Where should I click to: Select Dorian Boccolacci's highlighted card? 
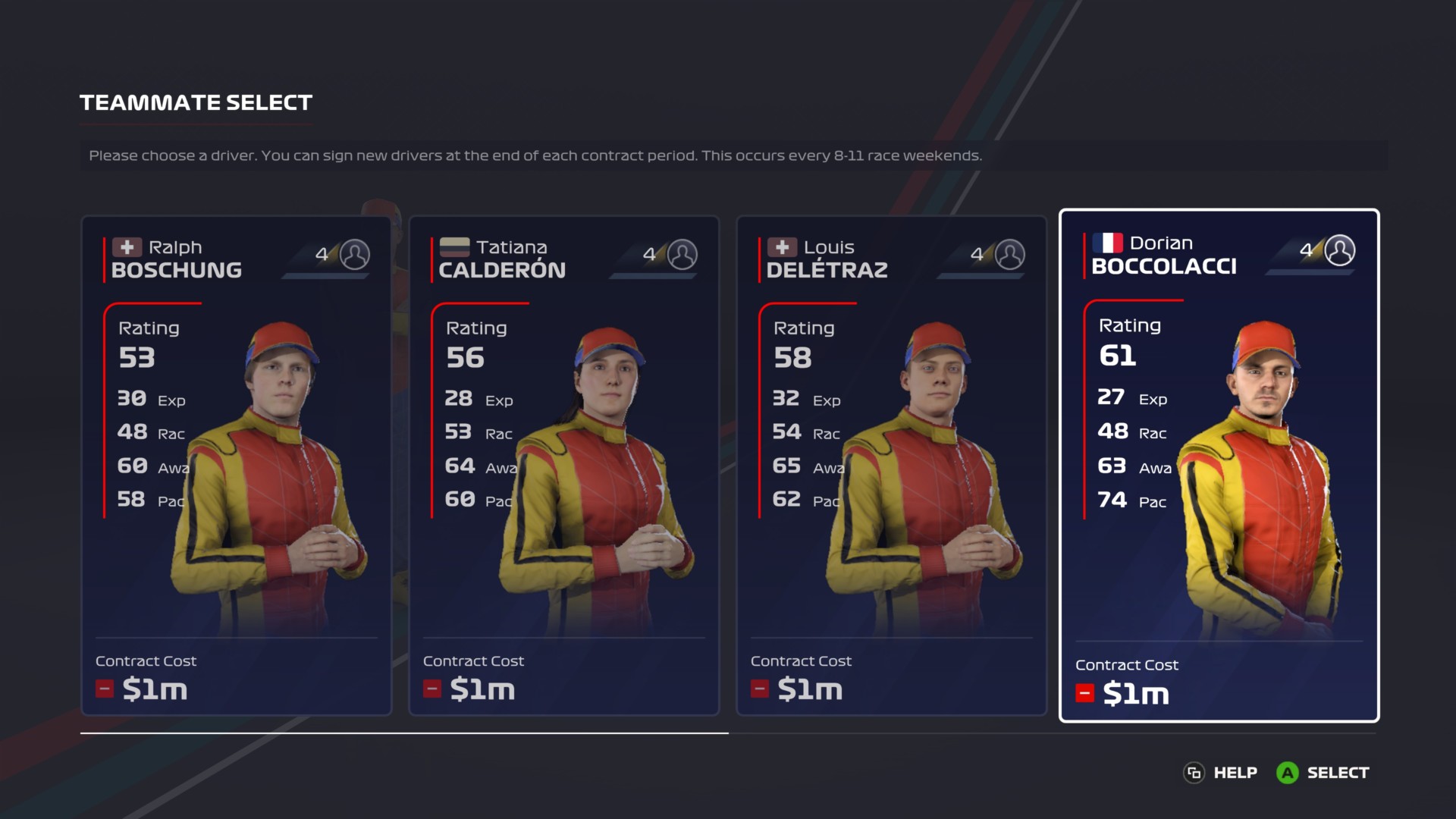(1219, 466)
